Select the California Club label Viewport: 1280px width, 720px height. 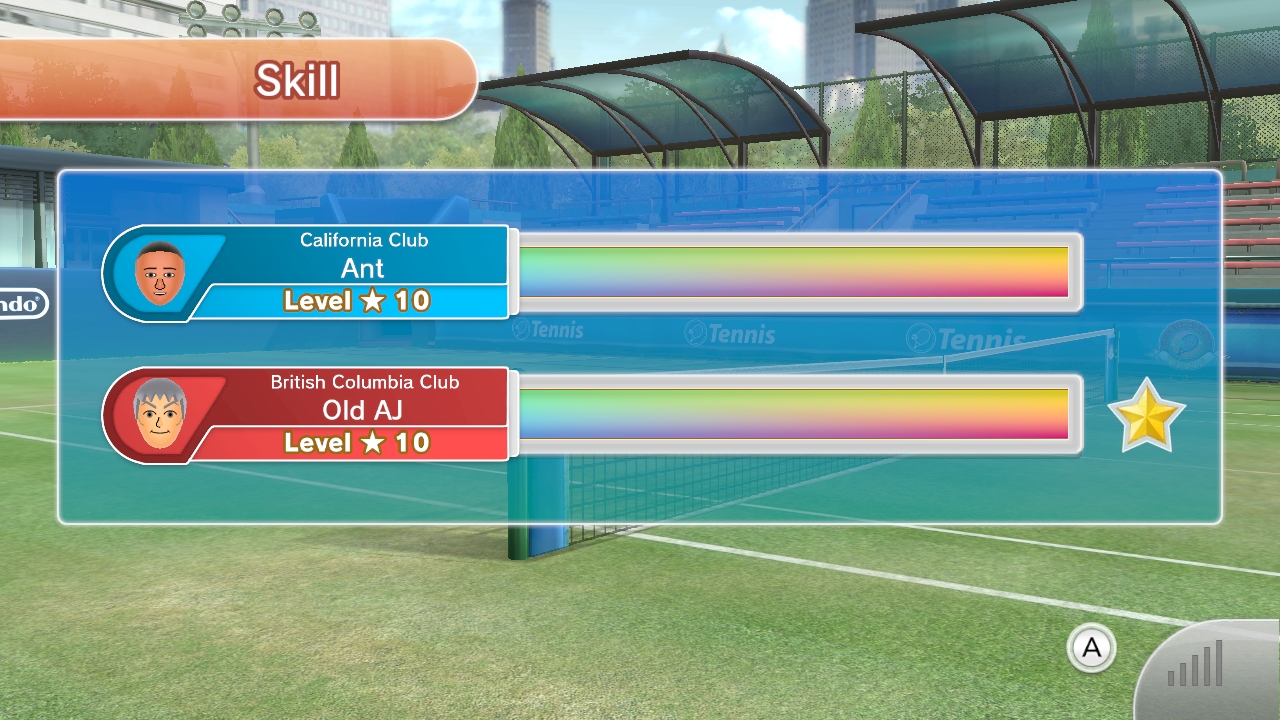click(x=364, y=240)
